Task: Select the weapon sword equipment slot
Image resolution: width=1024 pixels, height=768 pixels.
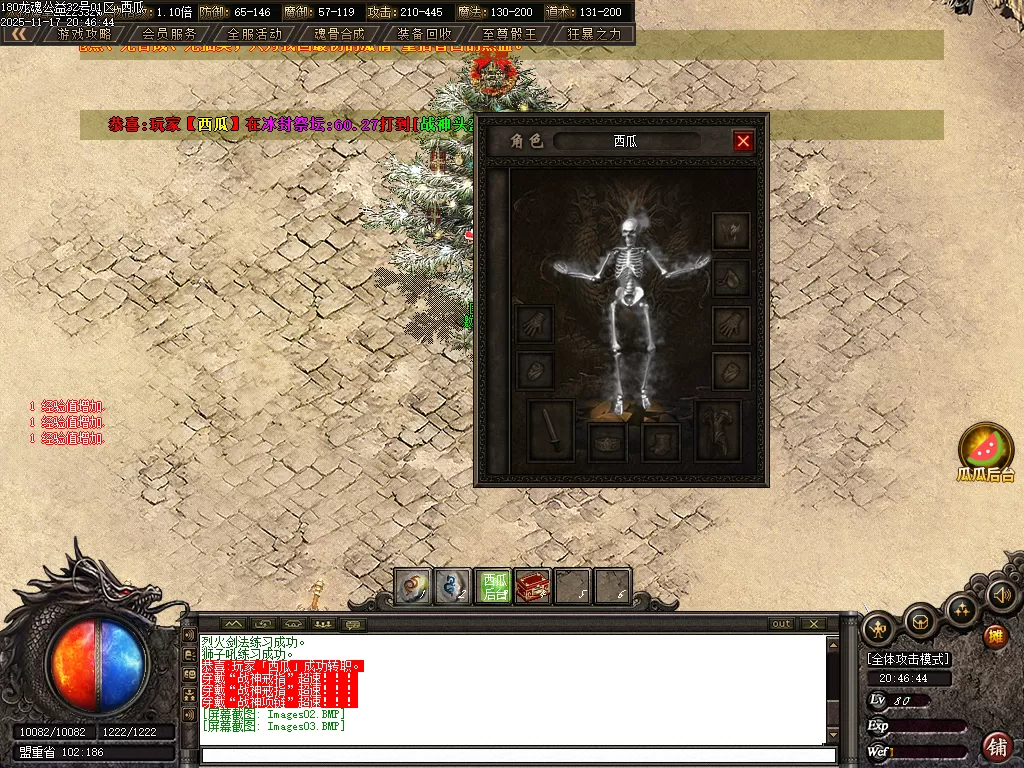Action: [x=550, y=430]
